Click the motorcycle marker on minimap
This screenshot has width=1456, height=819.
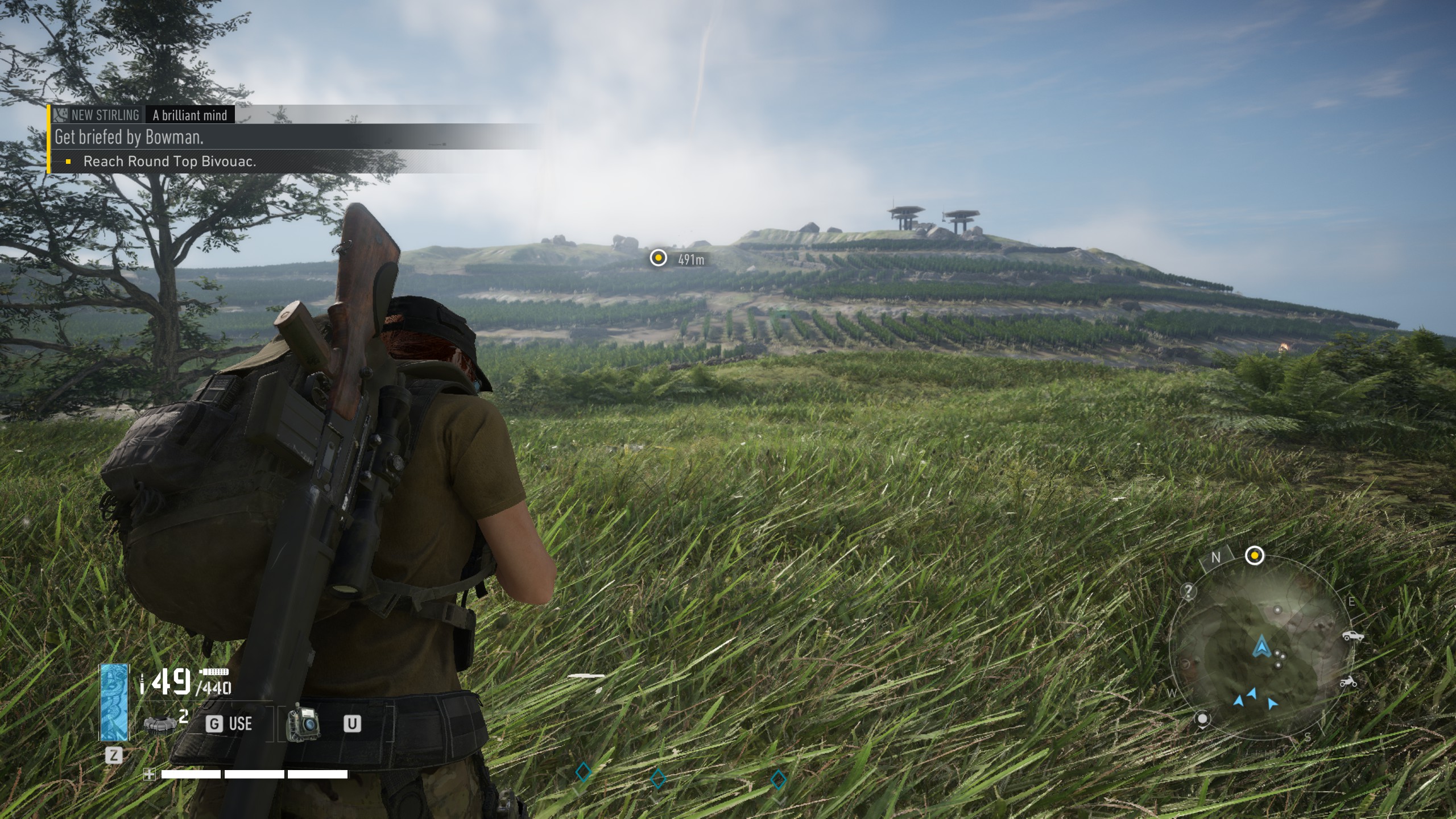(x=1348, y=681)
